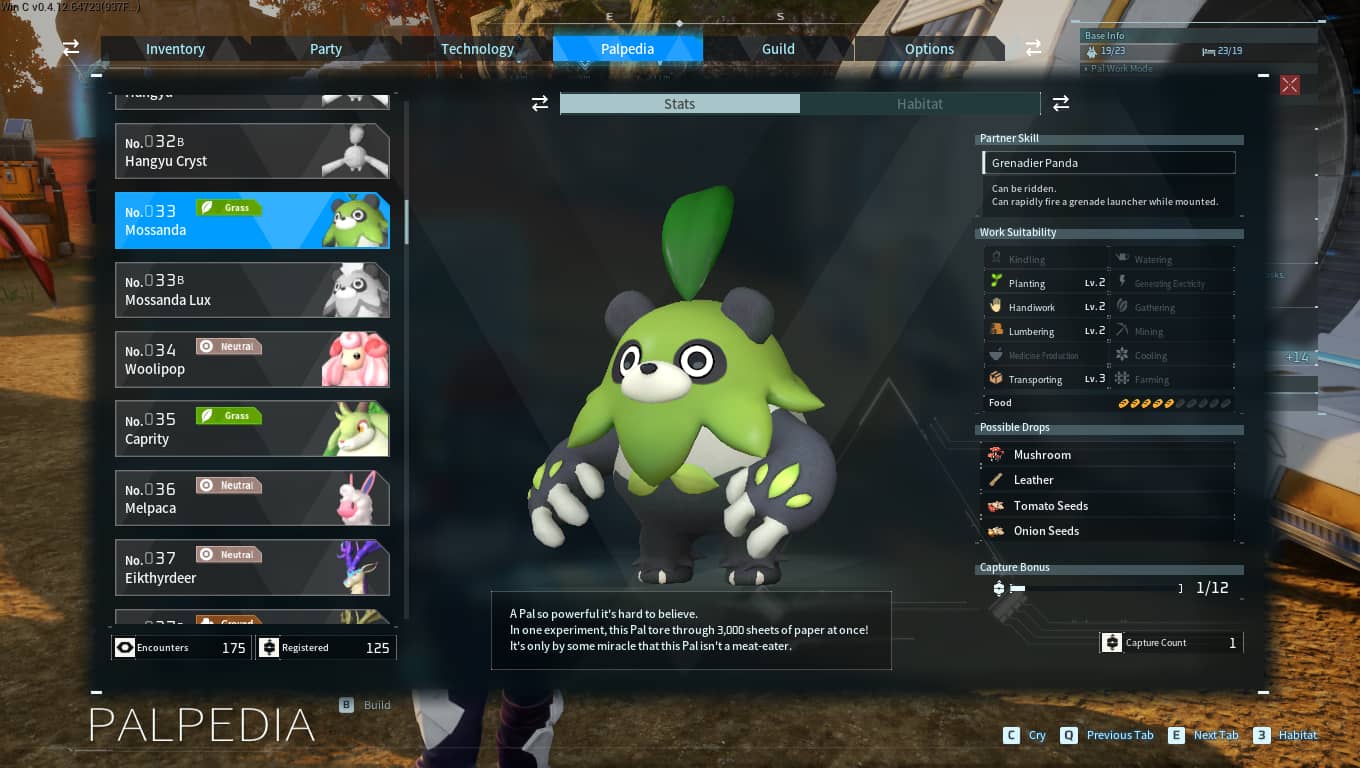Click the Grass type badge on Mossanda
Screen dimensions: 1360x768
229,207
